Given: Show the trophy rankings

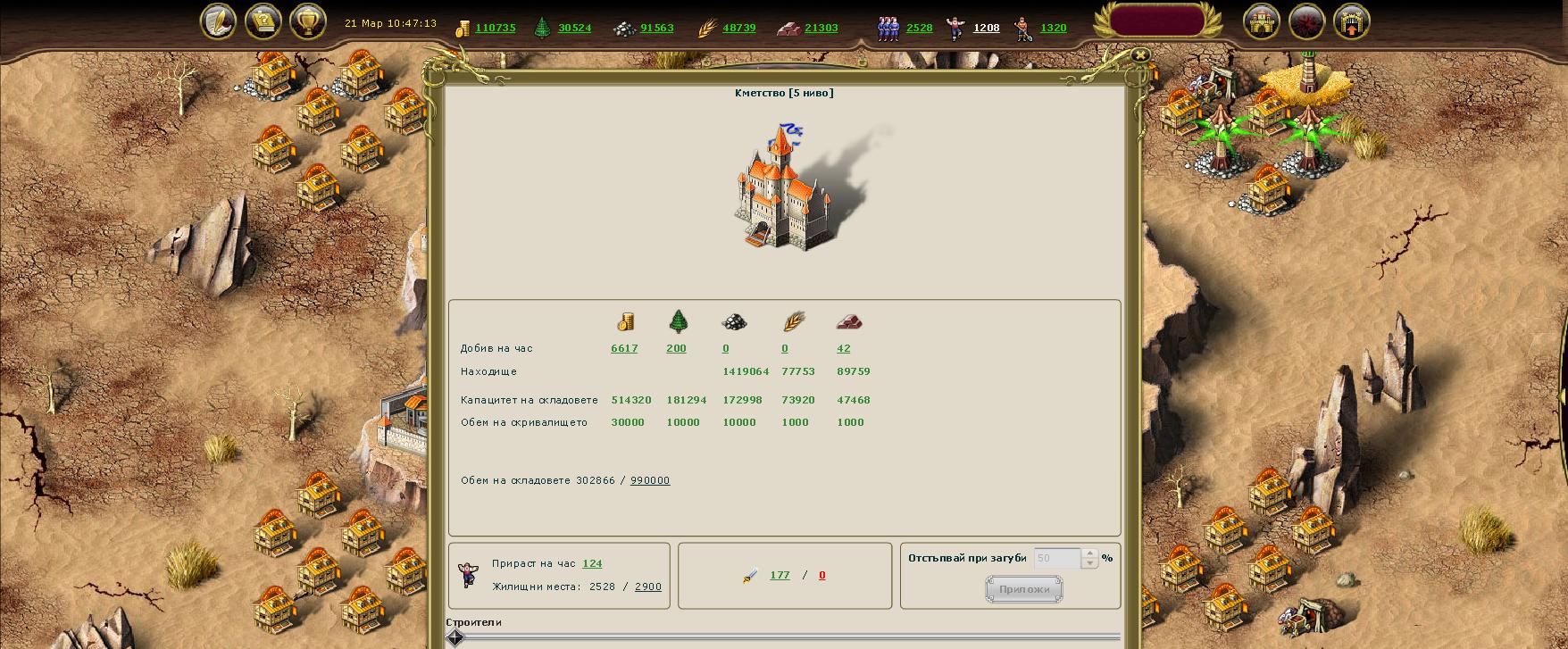Looking at the screenshot, I should click(307, 21).
